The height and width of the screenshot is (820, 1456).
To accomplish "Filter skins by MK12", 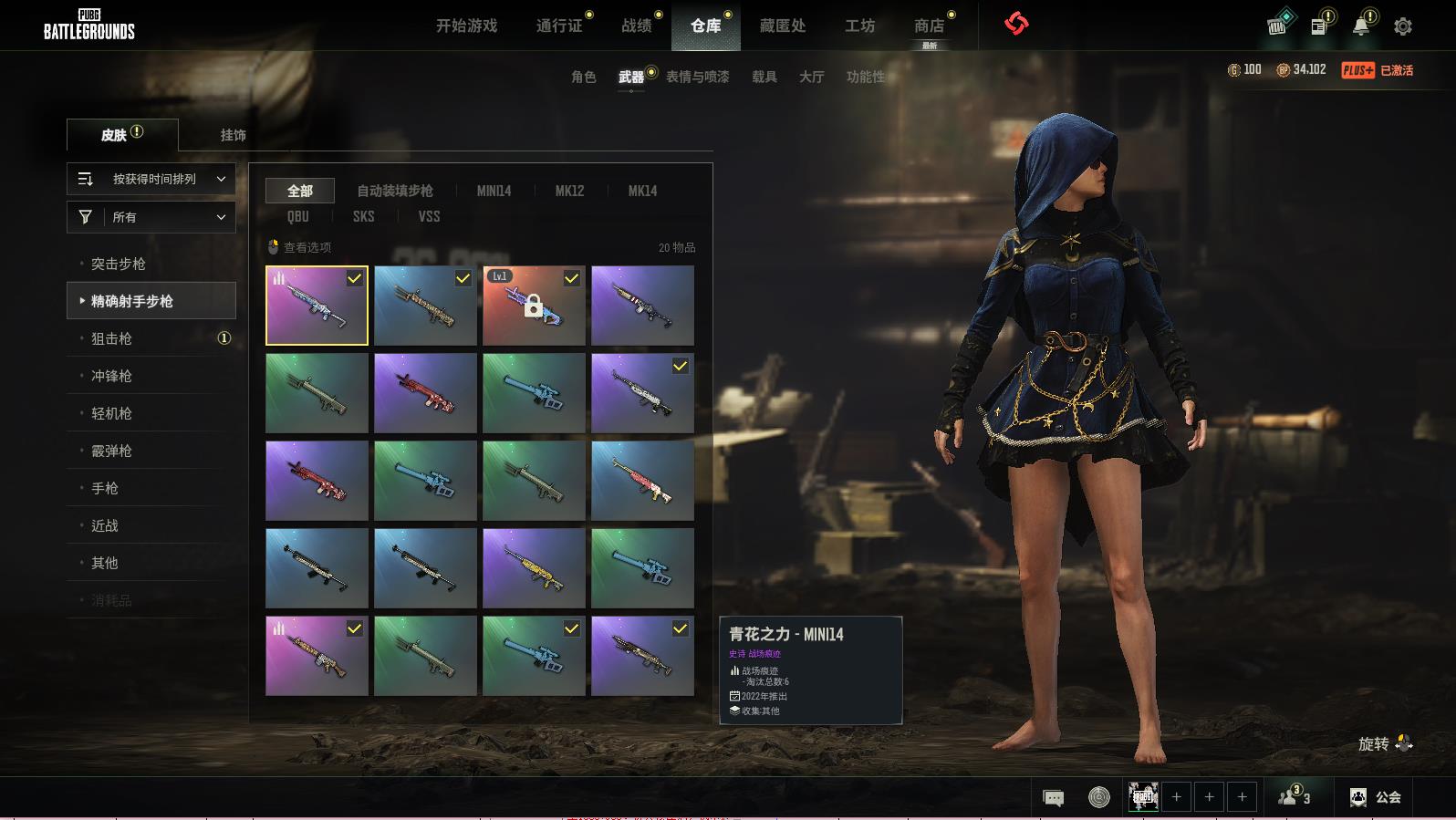I will (569, 191).
